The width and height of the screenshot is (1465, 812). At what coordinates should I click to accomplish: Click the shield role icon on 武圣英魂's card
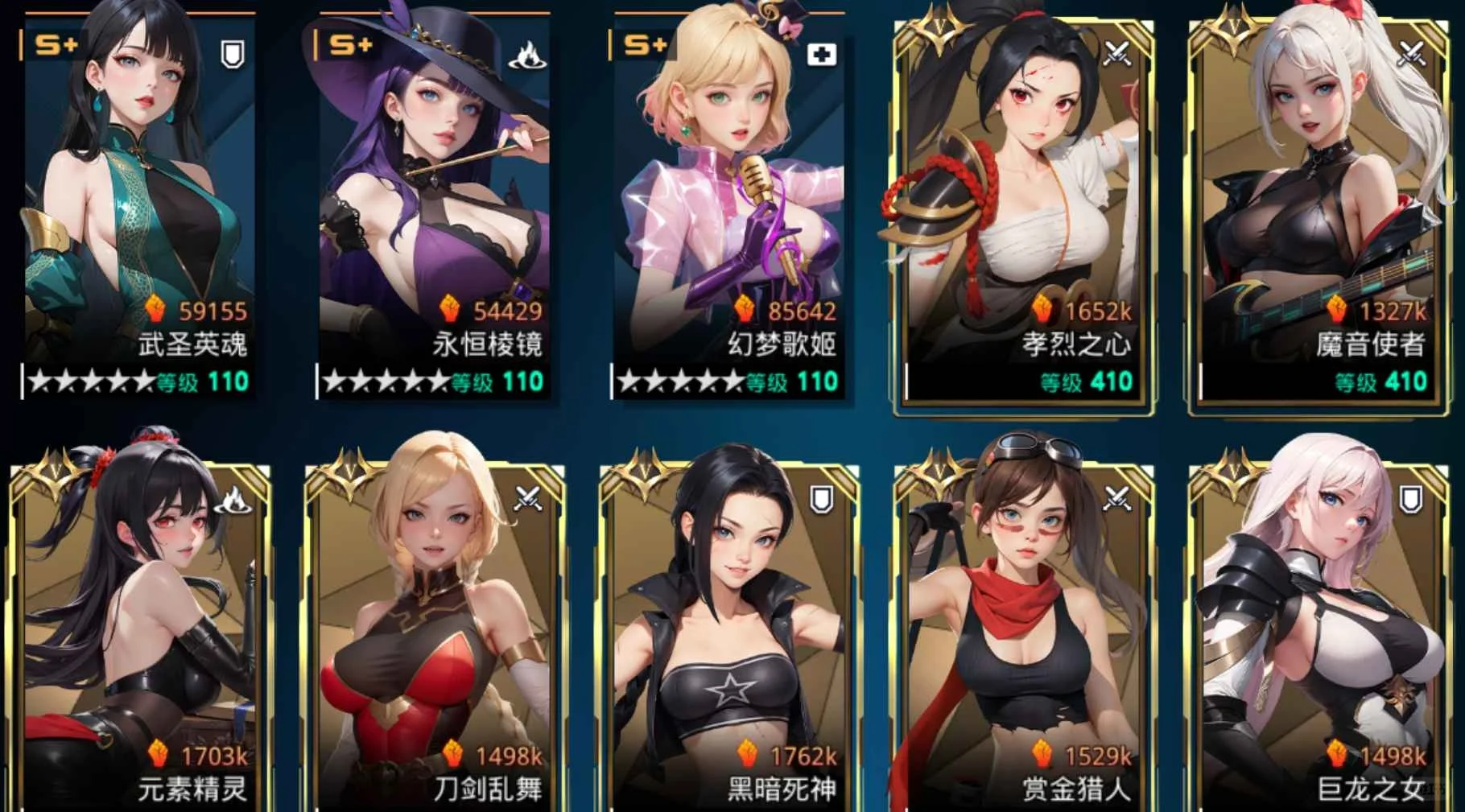(x=231, y=53)
